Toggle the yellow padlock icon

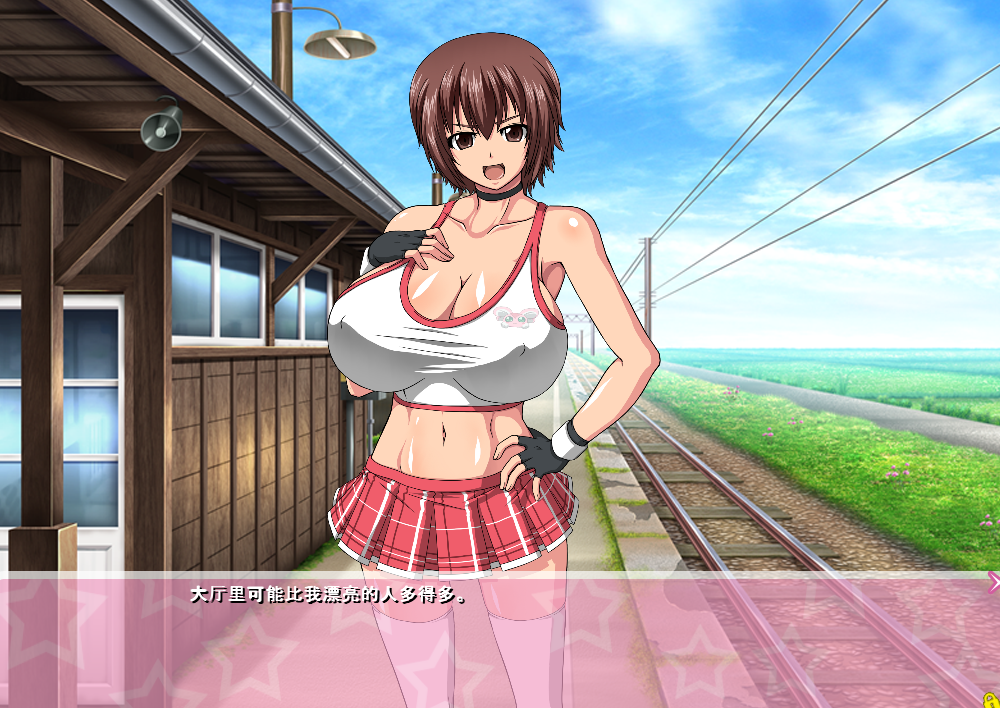pos(990,699)
